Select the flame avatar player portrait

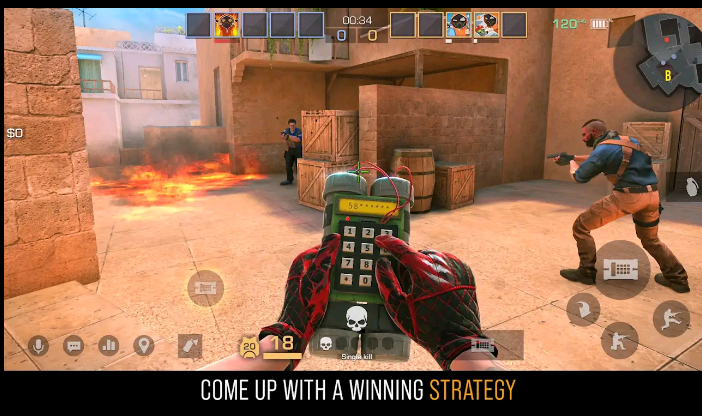227,25
